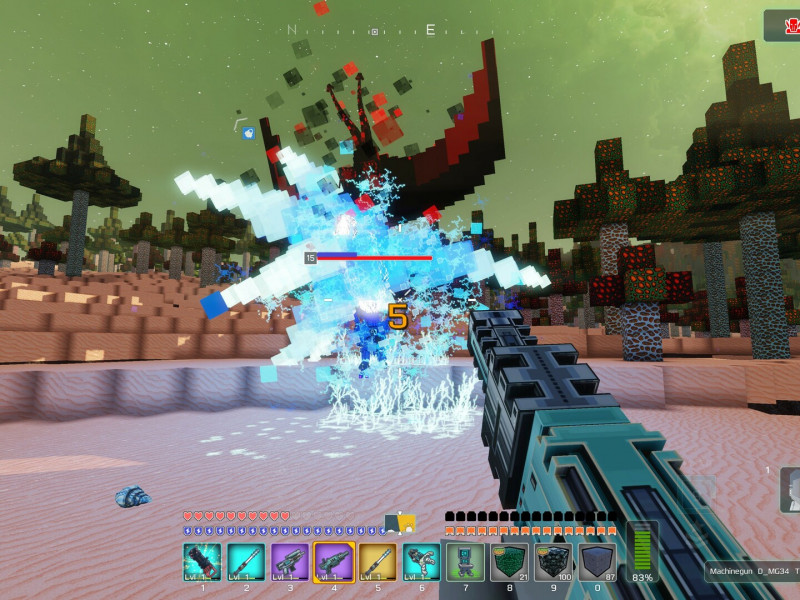This screenshot has width=800, height=600.
Task: Select the turret device in slot 7
Action: click(465, 562)
